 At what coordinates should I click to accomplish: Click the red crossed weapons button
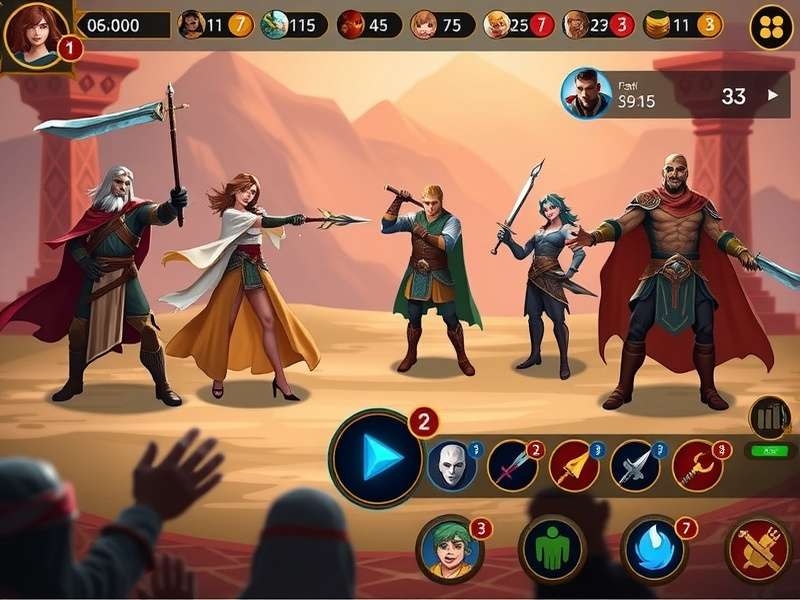tap(757, 549)
